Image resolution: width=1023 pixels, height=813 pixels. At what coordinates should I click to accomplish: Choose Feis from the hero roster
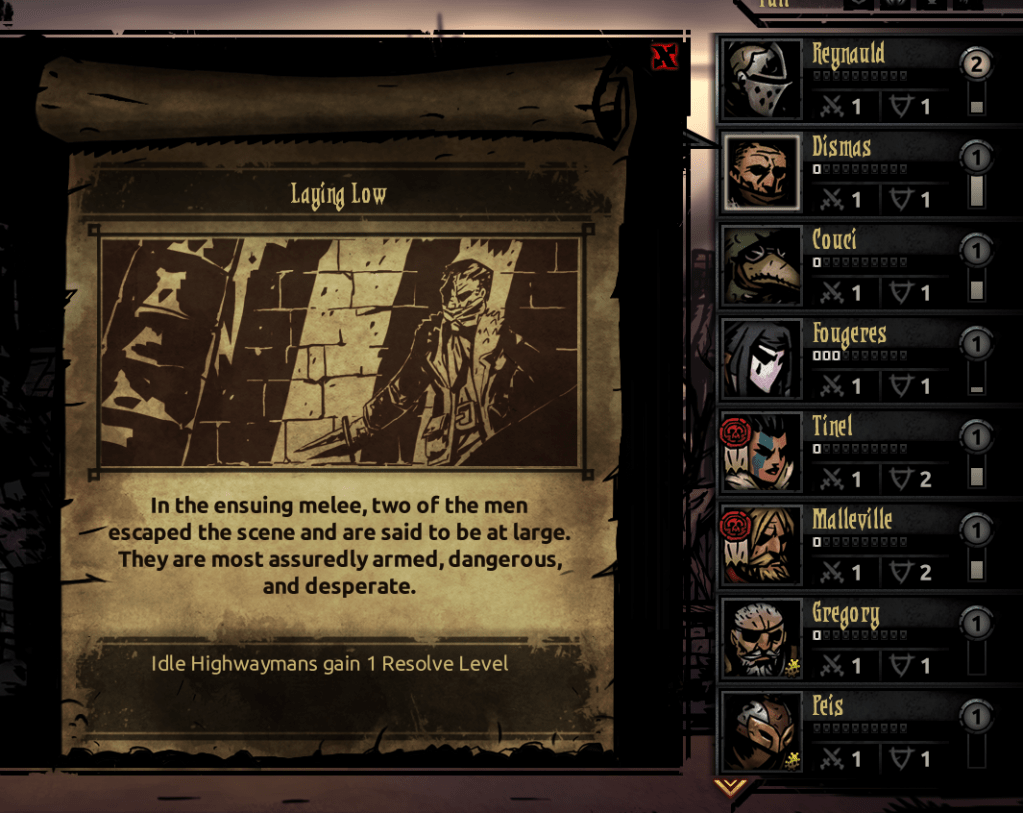point(849,731)
